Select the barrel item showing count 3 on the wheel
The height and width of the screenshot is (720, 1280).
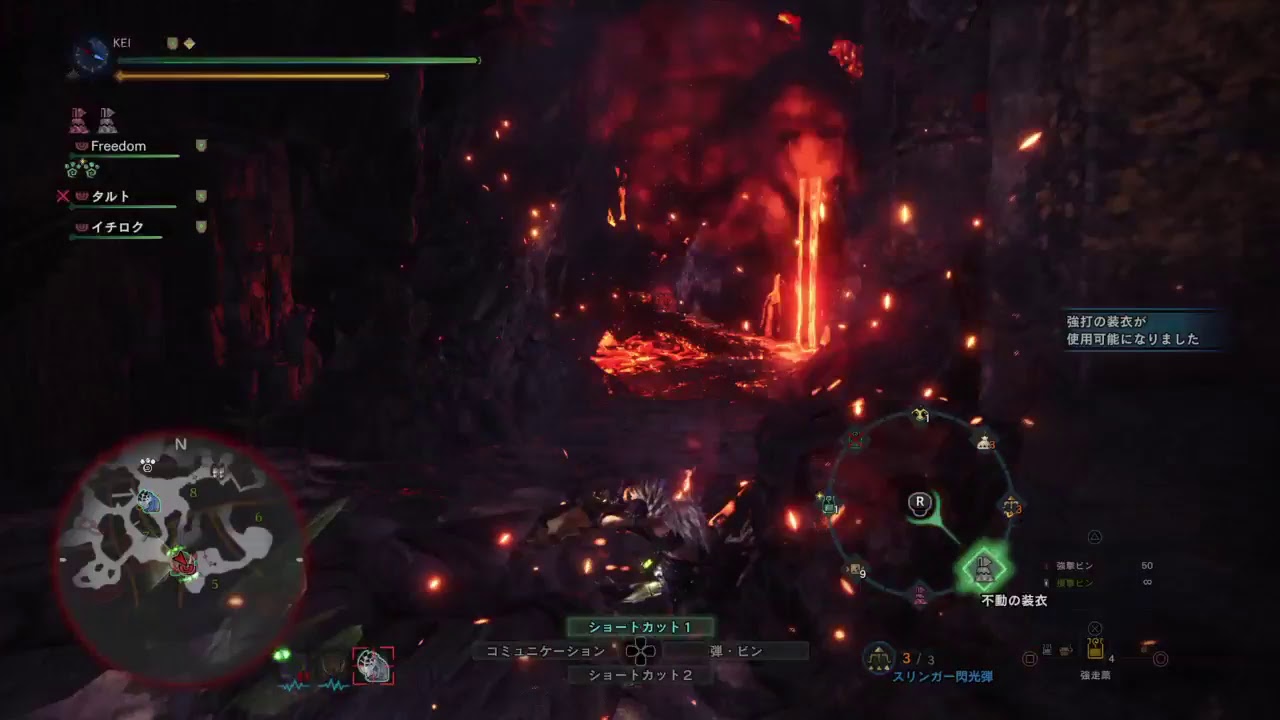click(x=984, y=443)
